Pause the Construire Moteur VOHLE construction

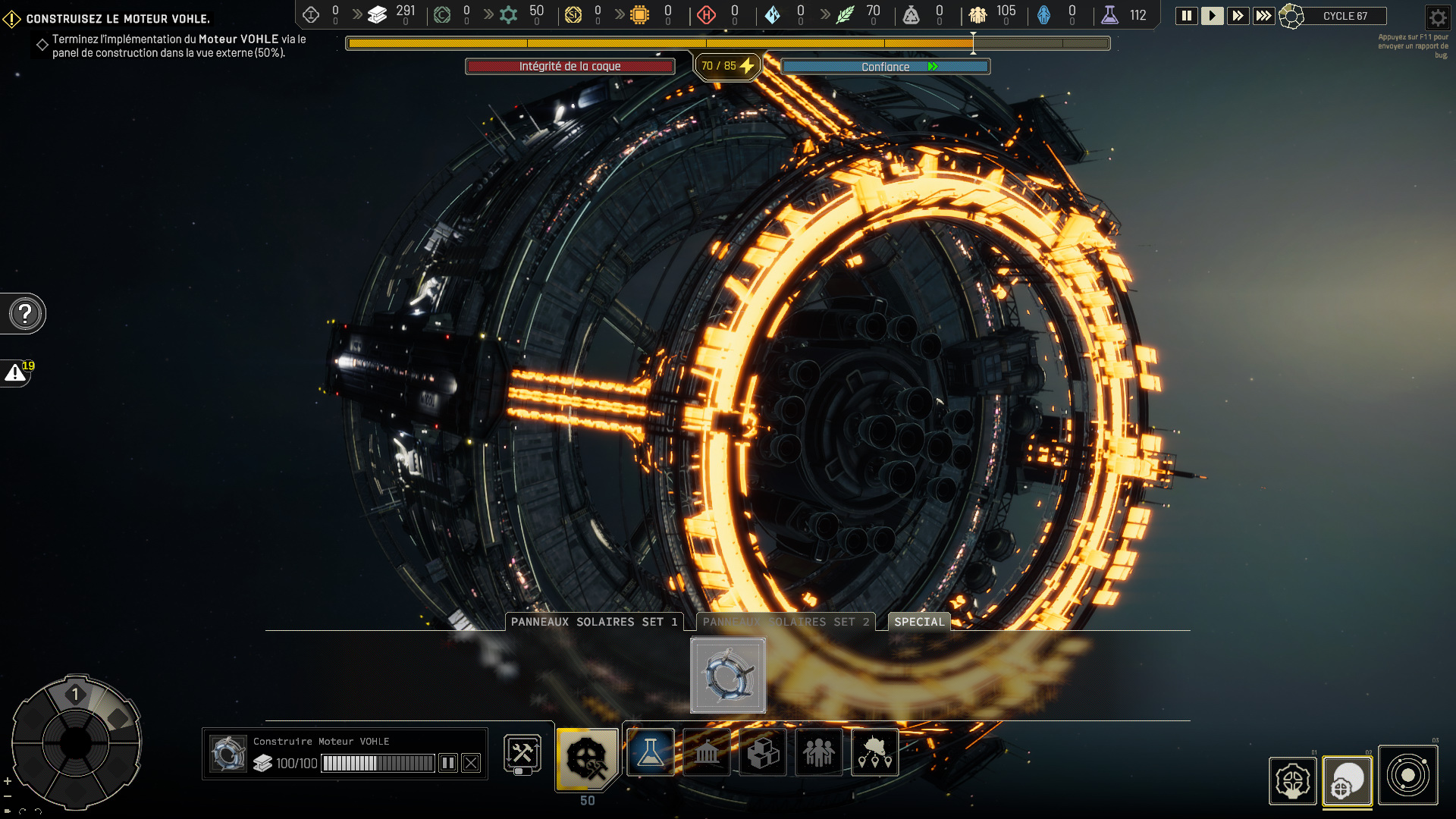click(x=448, y=763)
